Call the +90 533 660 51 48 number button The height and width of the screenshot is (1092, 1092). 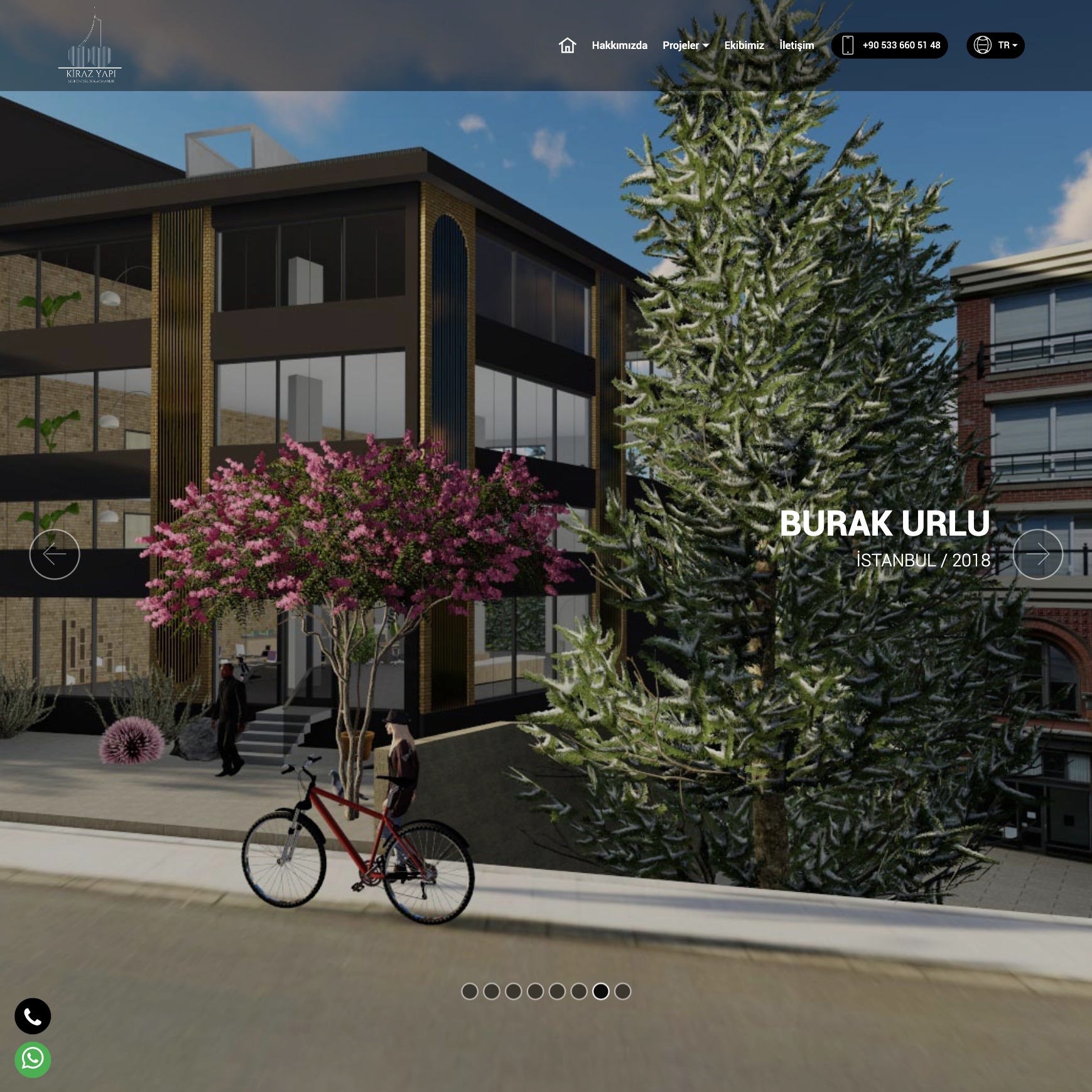(x=889, y=45)
